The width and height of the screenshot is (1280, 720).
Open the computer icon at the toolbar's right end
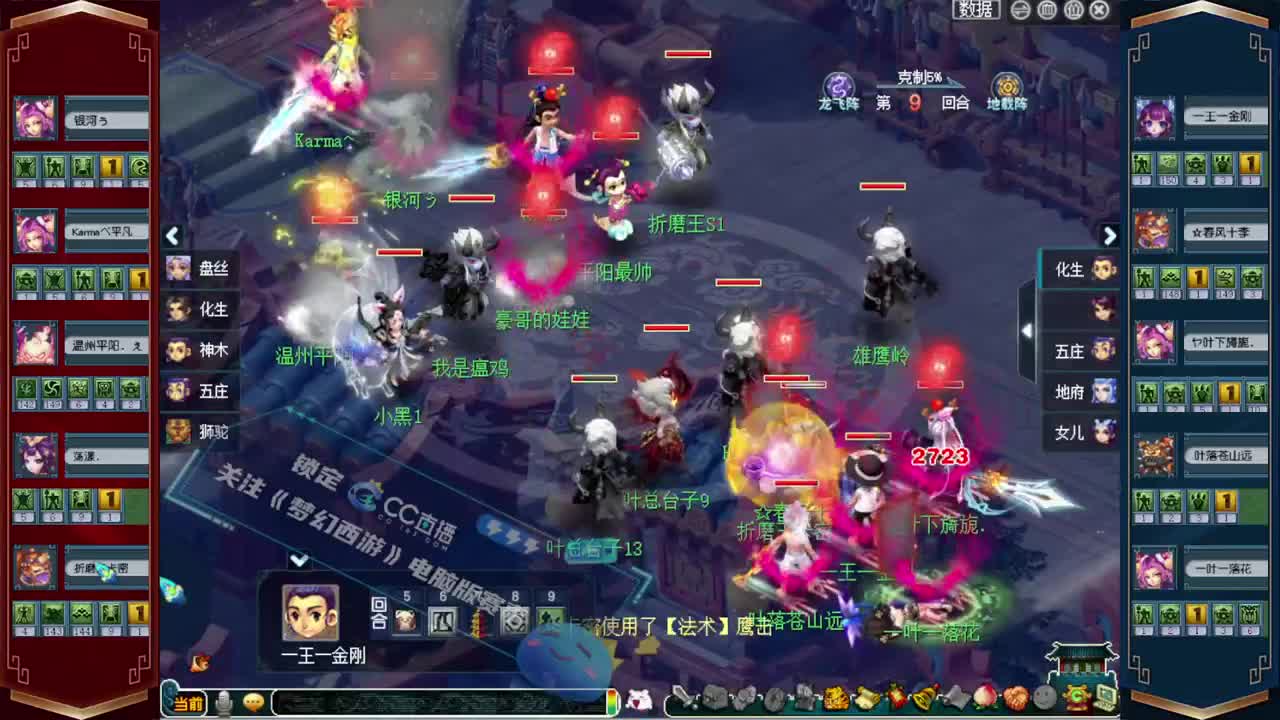1105,702
